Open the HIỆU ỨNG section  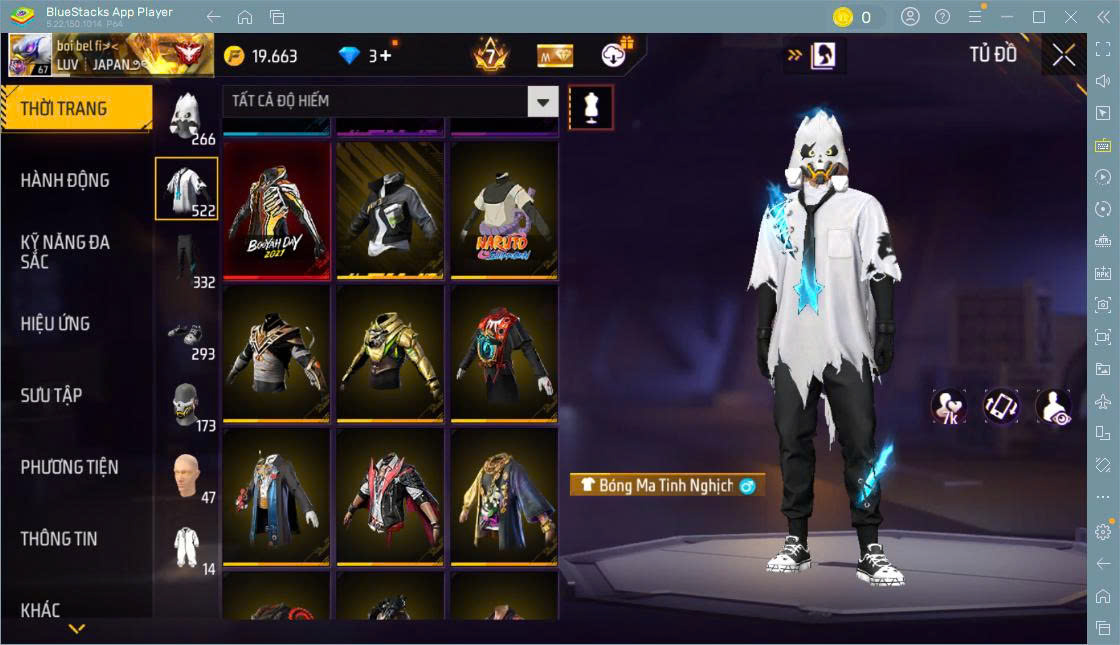click(56, 324)
